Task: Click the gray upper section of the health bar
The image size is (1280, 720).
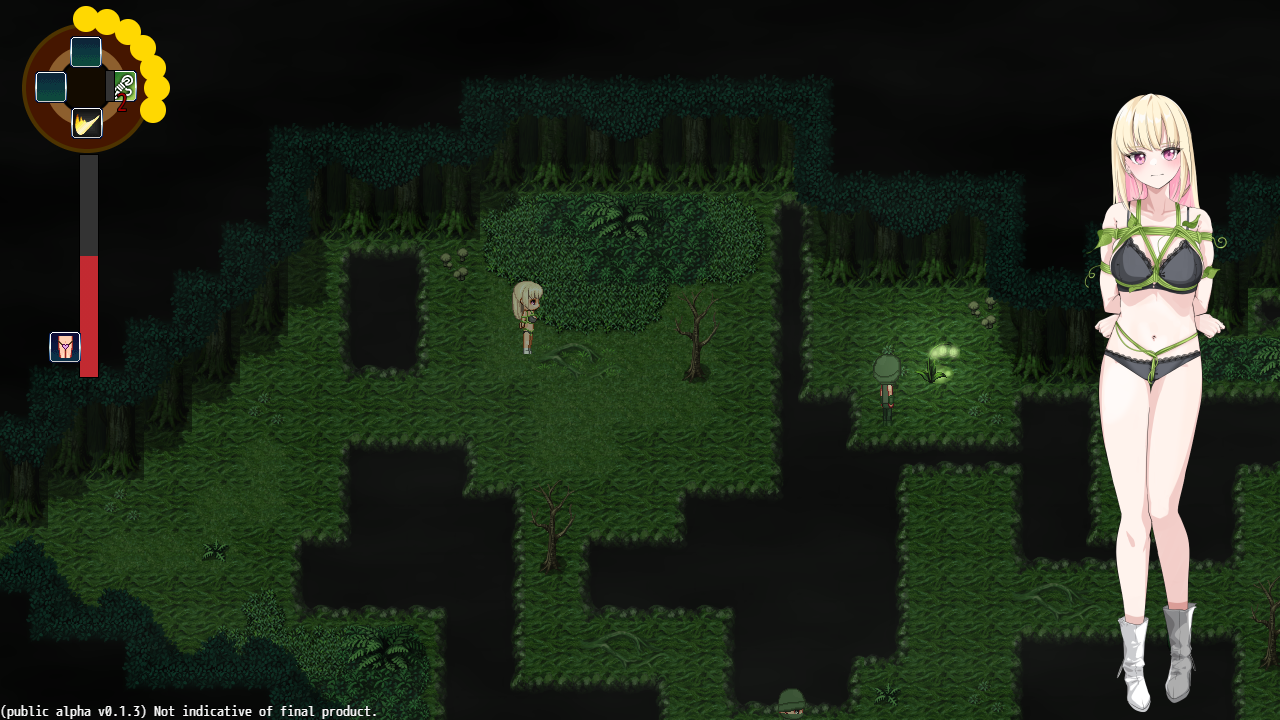Action: 88,200
